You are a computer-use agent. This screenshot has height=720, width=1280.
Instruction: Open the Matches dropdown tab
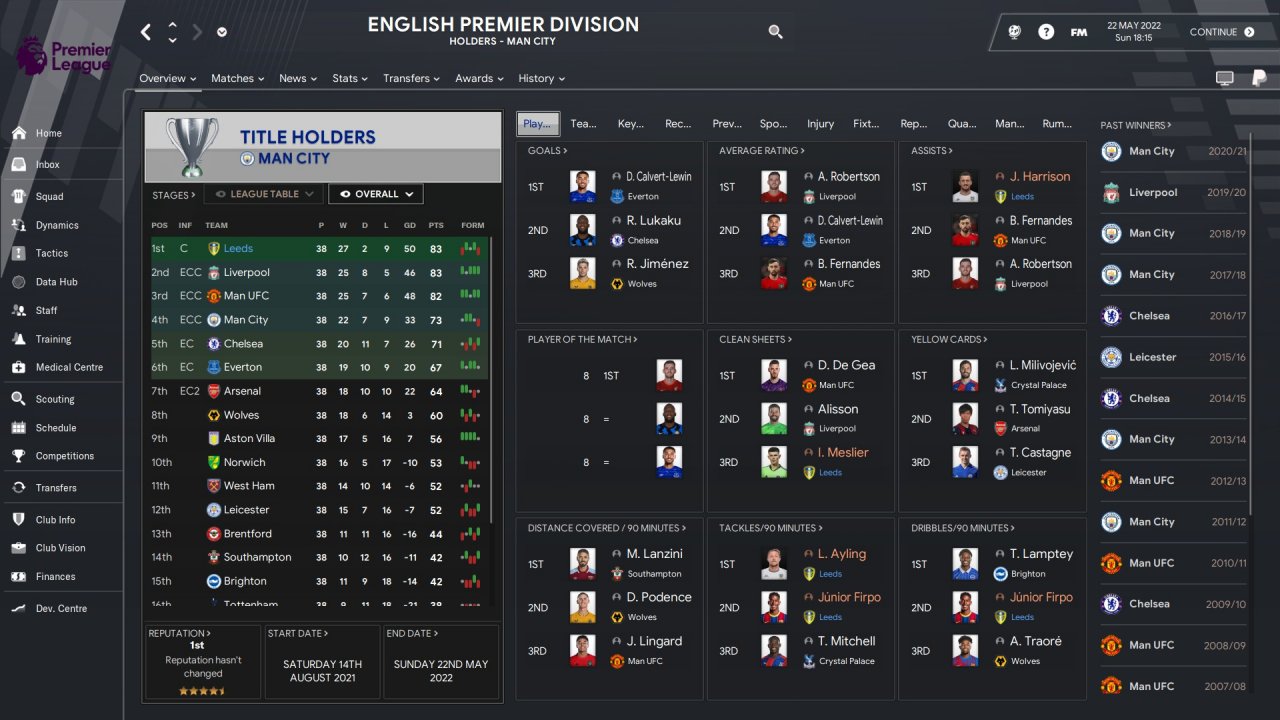[237, 79]
